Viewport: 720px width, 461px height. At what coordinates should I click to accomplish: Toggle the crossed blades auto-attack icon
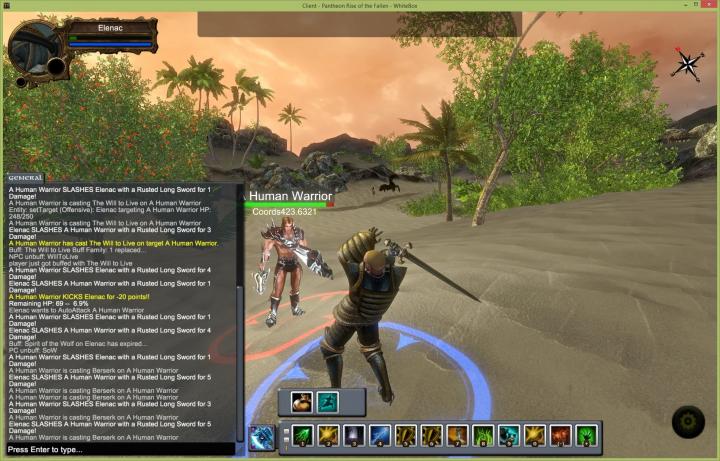(x=262, y=437)
